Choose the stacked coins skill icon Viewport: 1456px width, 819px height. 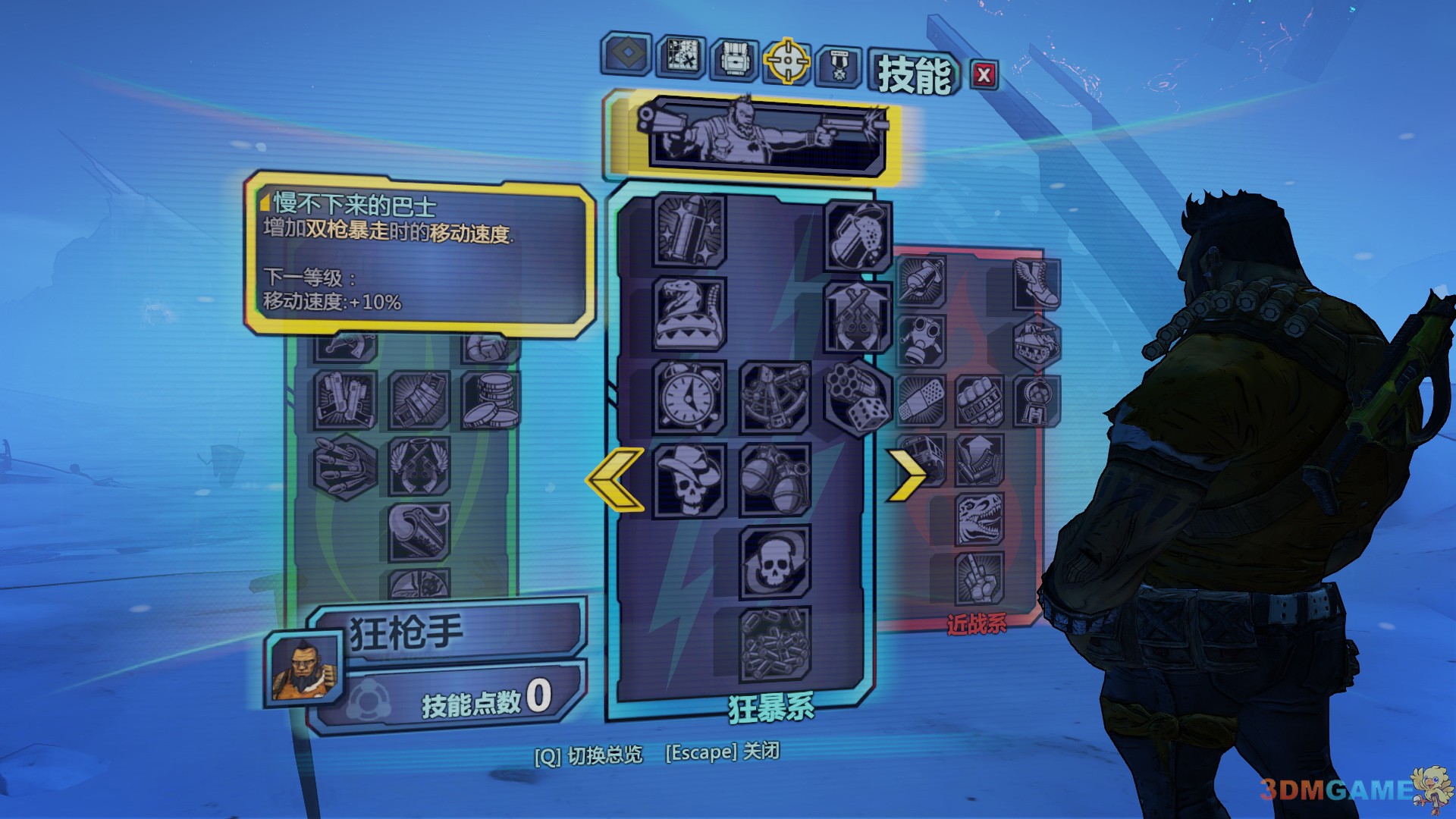pos(491,400)
